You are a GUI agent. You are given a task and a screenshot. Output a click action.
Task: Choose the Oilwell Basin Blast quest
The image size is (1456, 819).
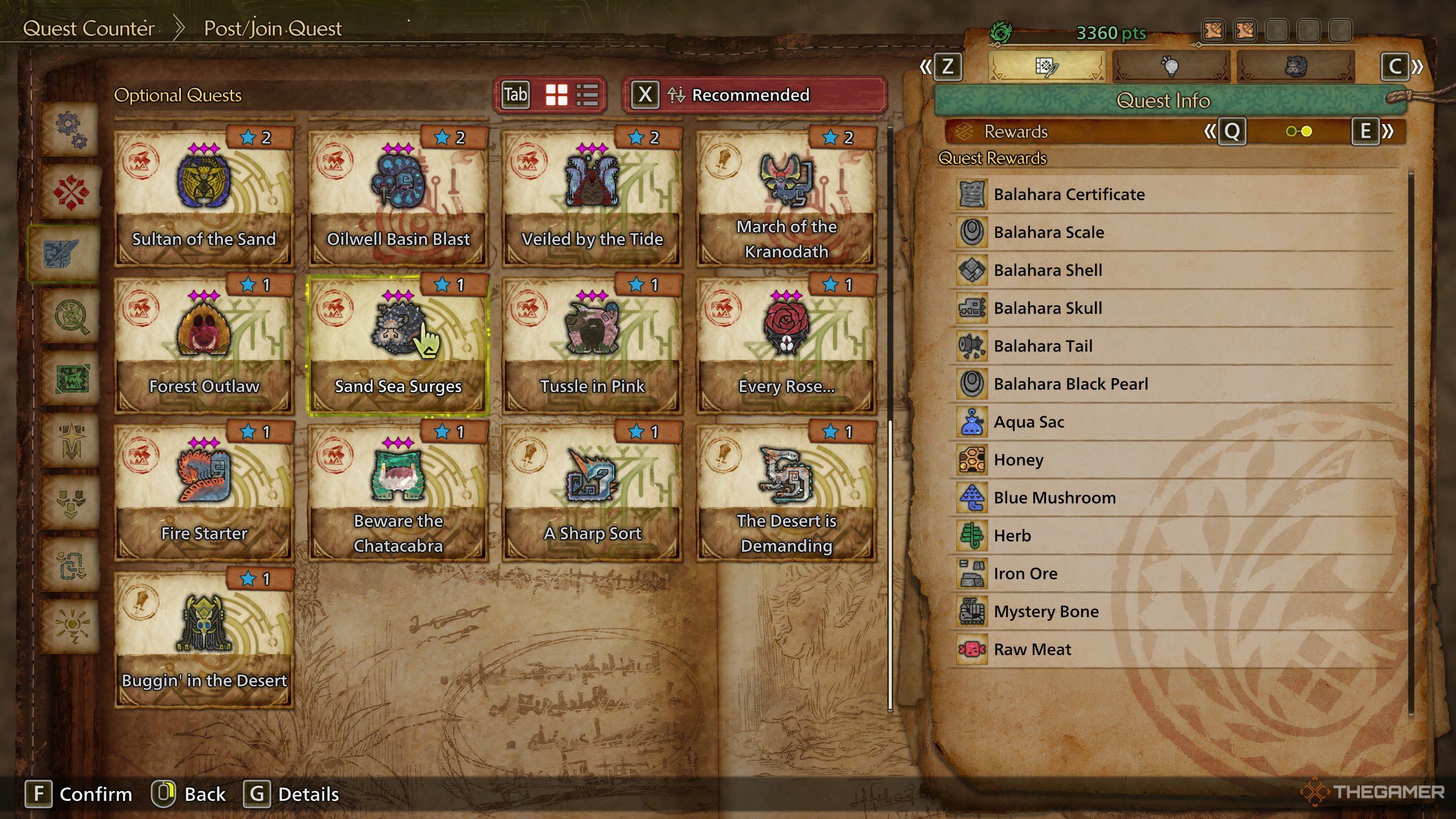[398, 197]
